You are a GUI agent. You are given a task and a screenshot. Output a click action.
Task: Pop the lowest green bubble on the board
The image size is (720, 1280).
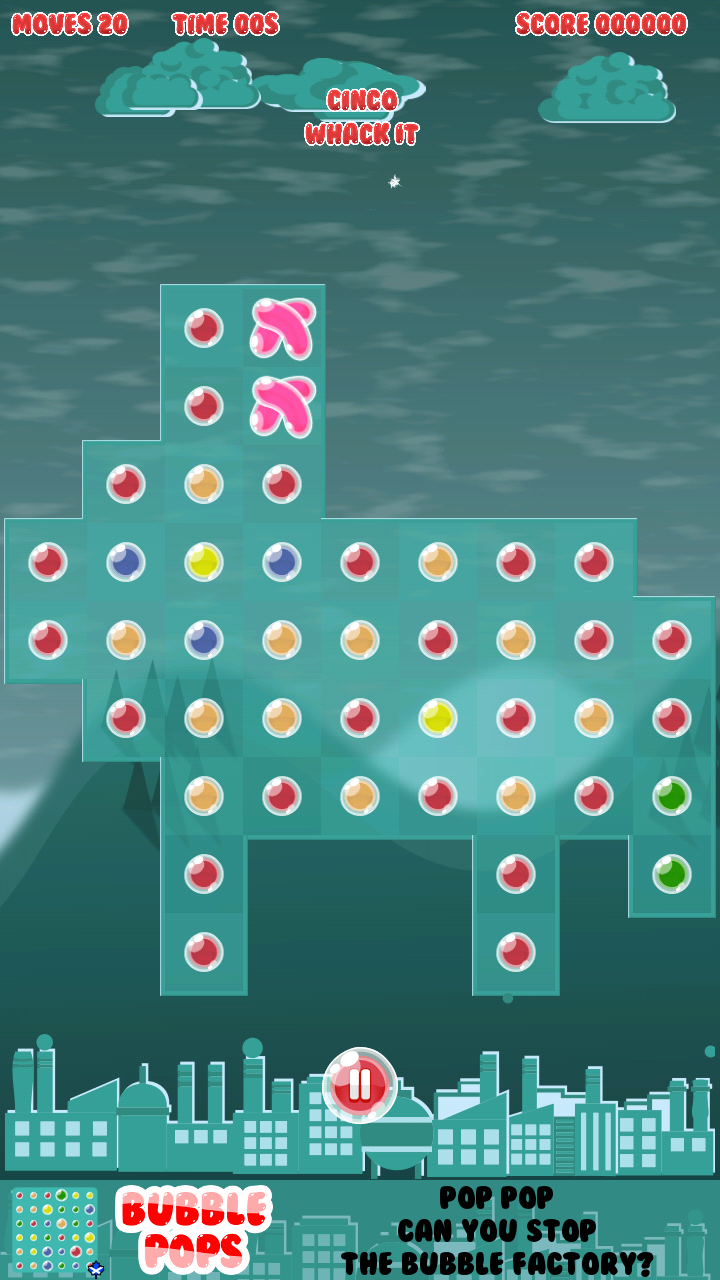pyautogui.click(x=671, y=874)
